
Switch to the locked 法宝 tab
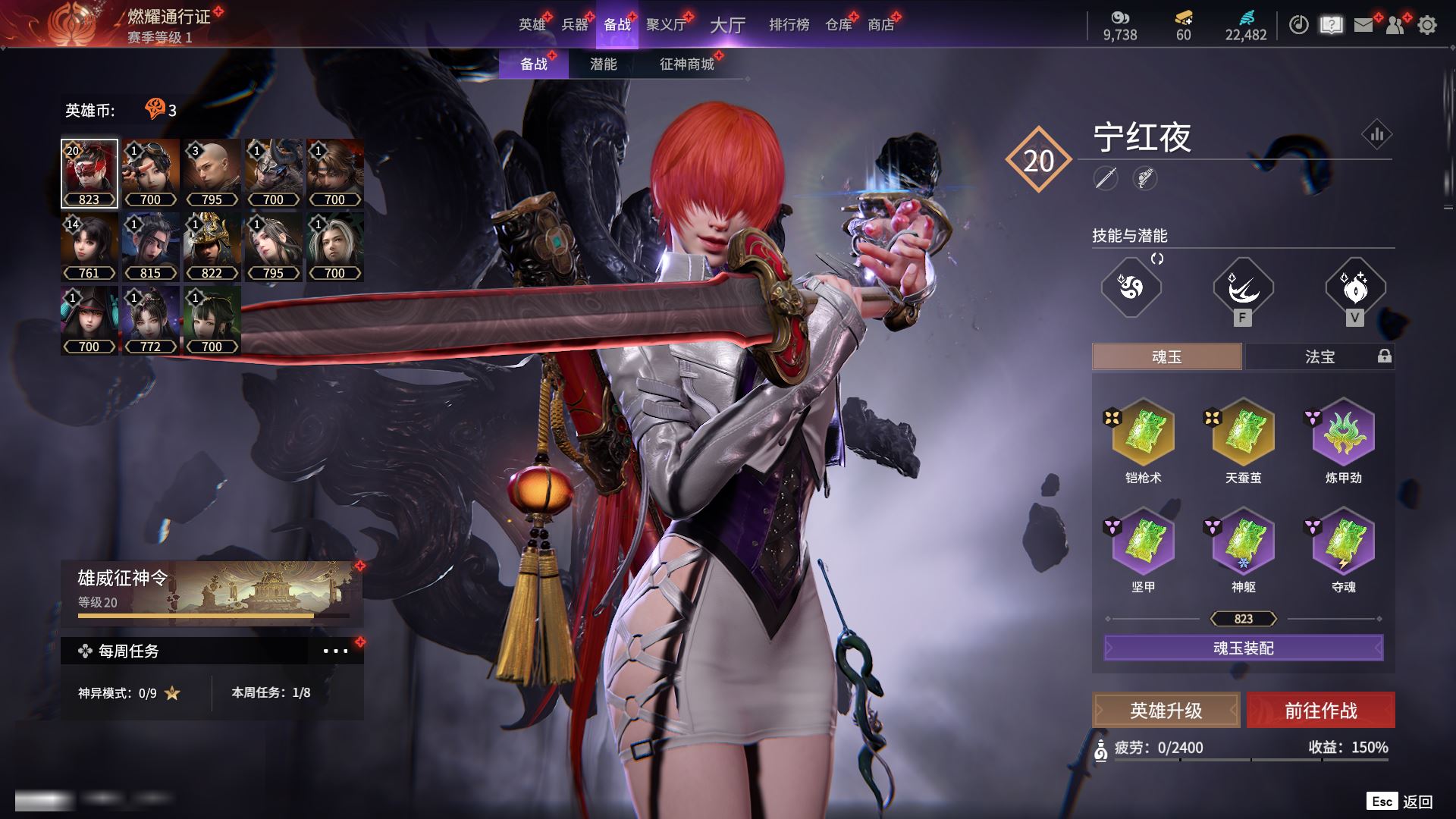pos(1319,356)
